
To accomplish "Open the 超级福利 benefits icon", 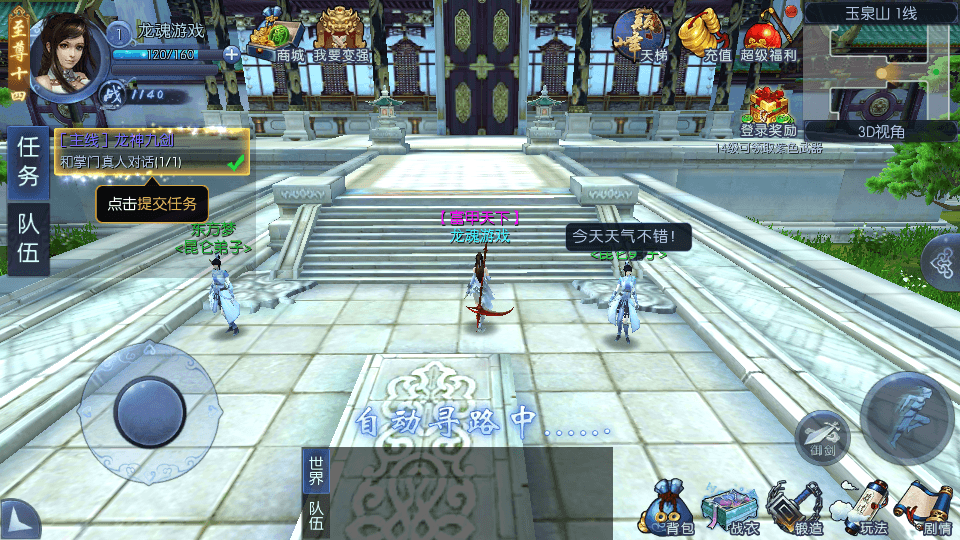I will click(768, 36).
